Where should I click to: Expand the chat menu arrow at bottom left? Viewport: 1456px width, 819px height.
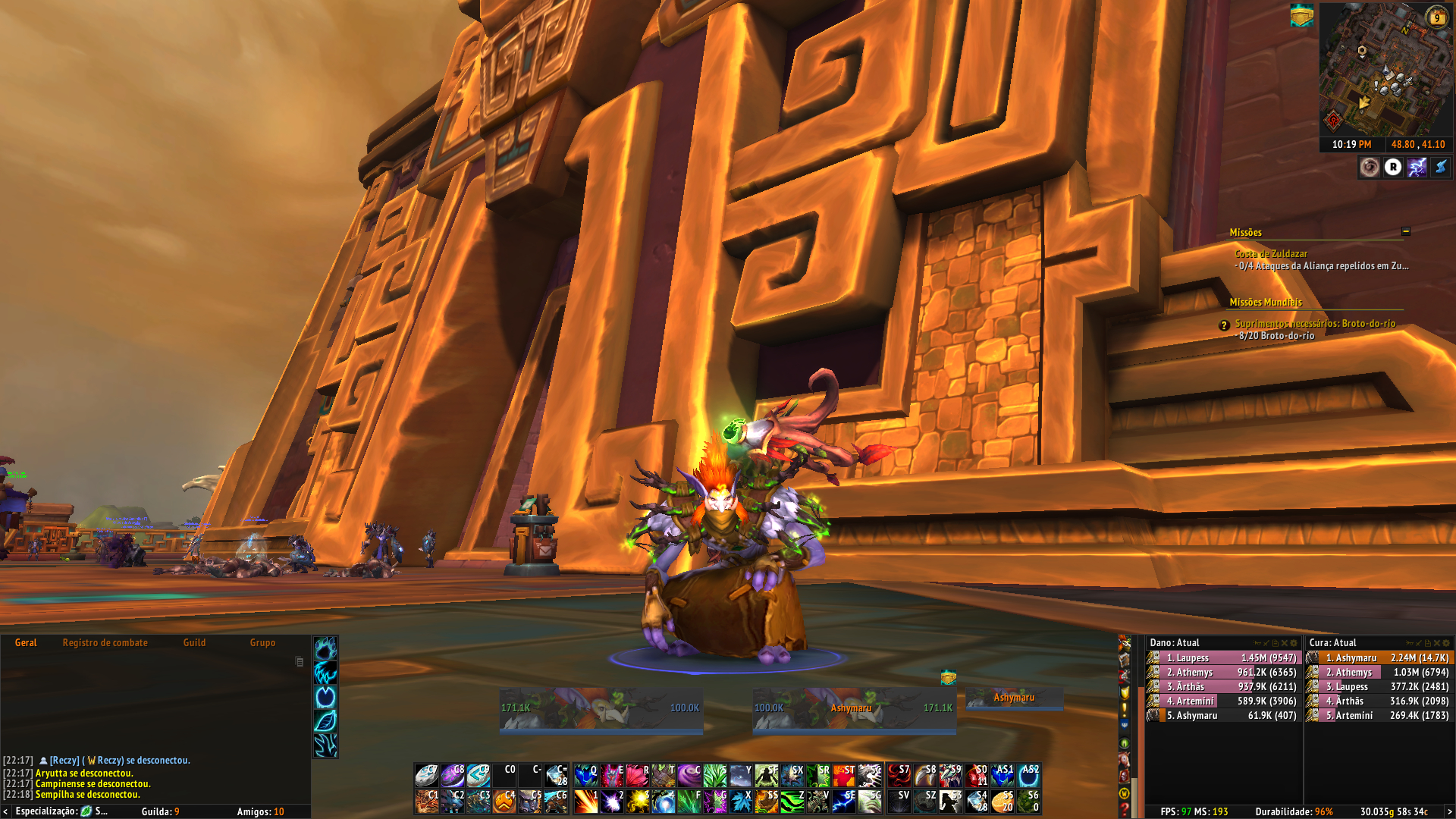pyautogui.click(x=8, y=811)
